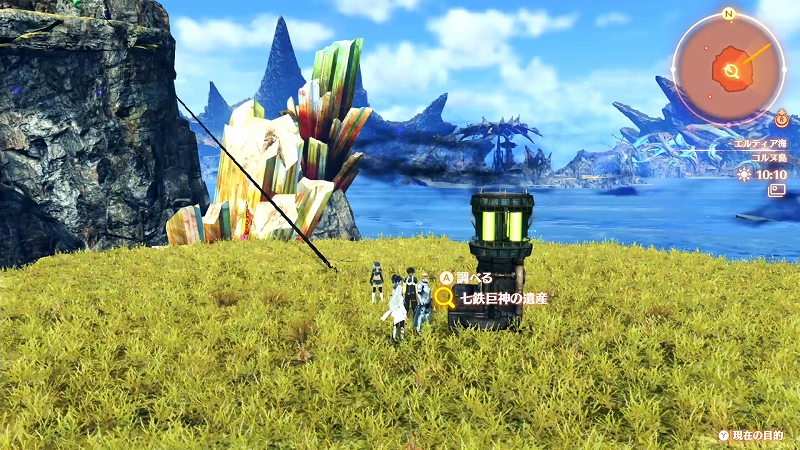Click the yellow magnifying glass investigate icon
The width and height of the screenshot is (800, 450).
(445, 297)
